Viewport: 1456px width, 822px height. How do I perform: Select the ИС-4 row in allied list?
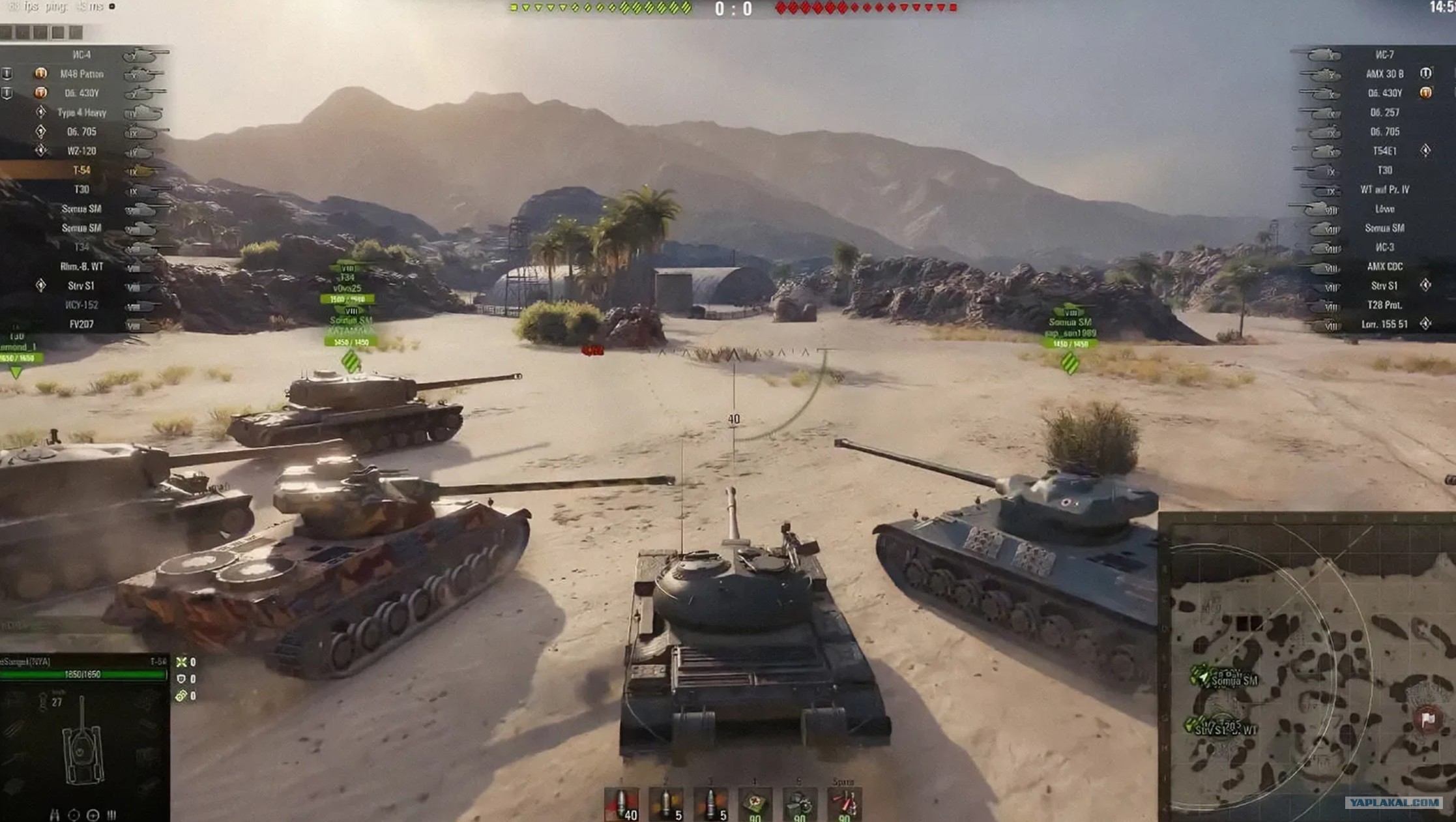coord(82,55)
